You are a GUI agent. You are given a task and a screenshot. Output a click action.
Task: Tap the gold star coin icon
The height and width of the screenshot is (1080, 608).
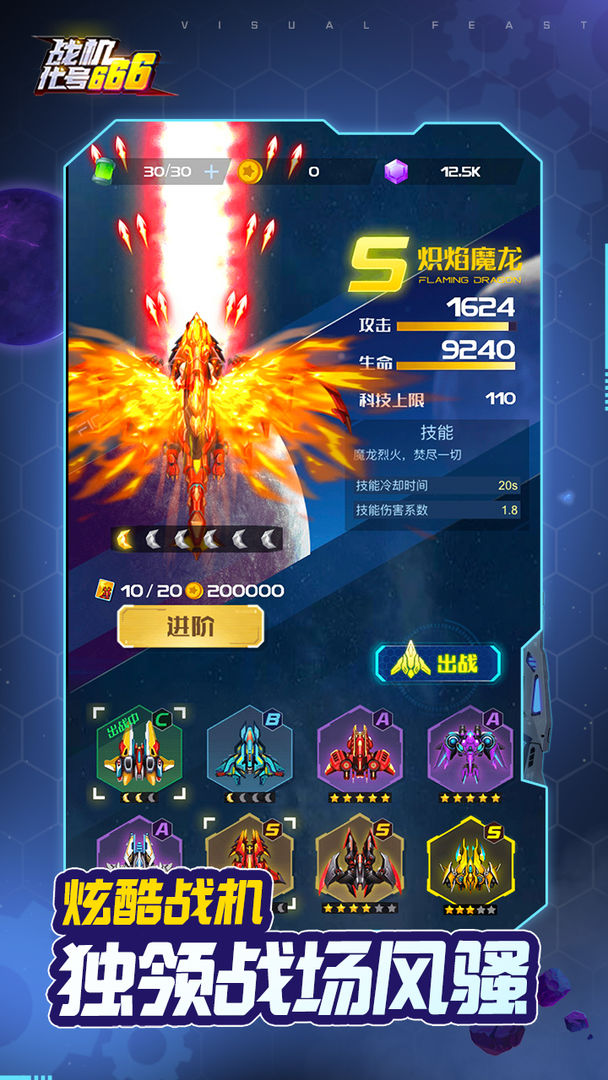(x=249, y=172)
